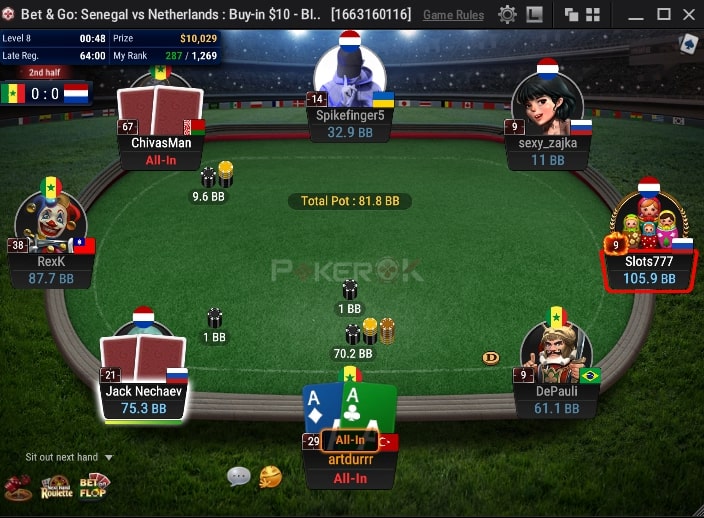Open the gear settings menu

(x=507, y=15)
